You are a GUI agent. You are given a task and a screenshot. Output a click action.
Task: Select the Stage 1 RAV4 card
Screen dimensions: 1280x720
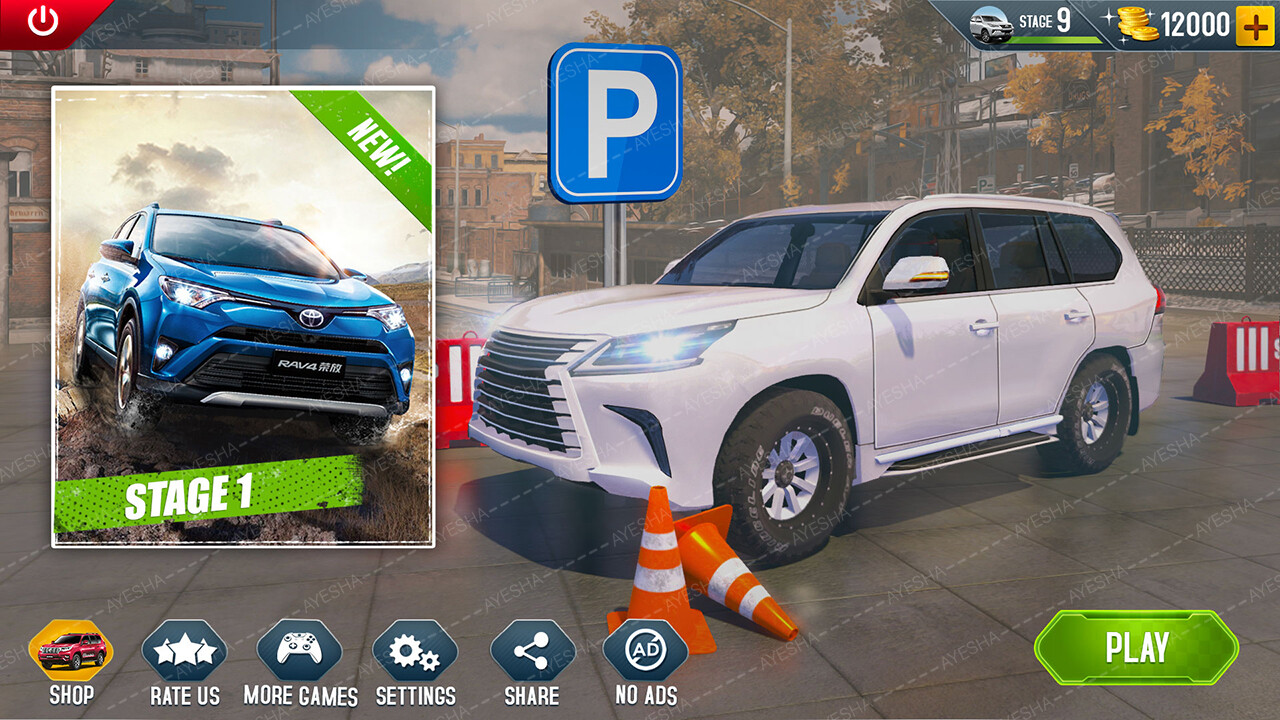pos(243,317)
